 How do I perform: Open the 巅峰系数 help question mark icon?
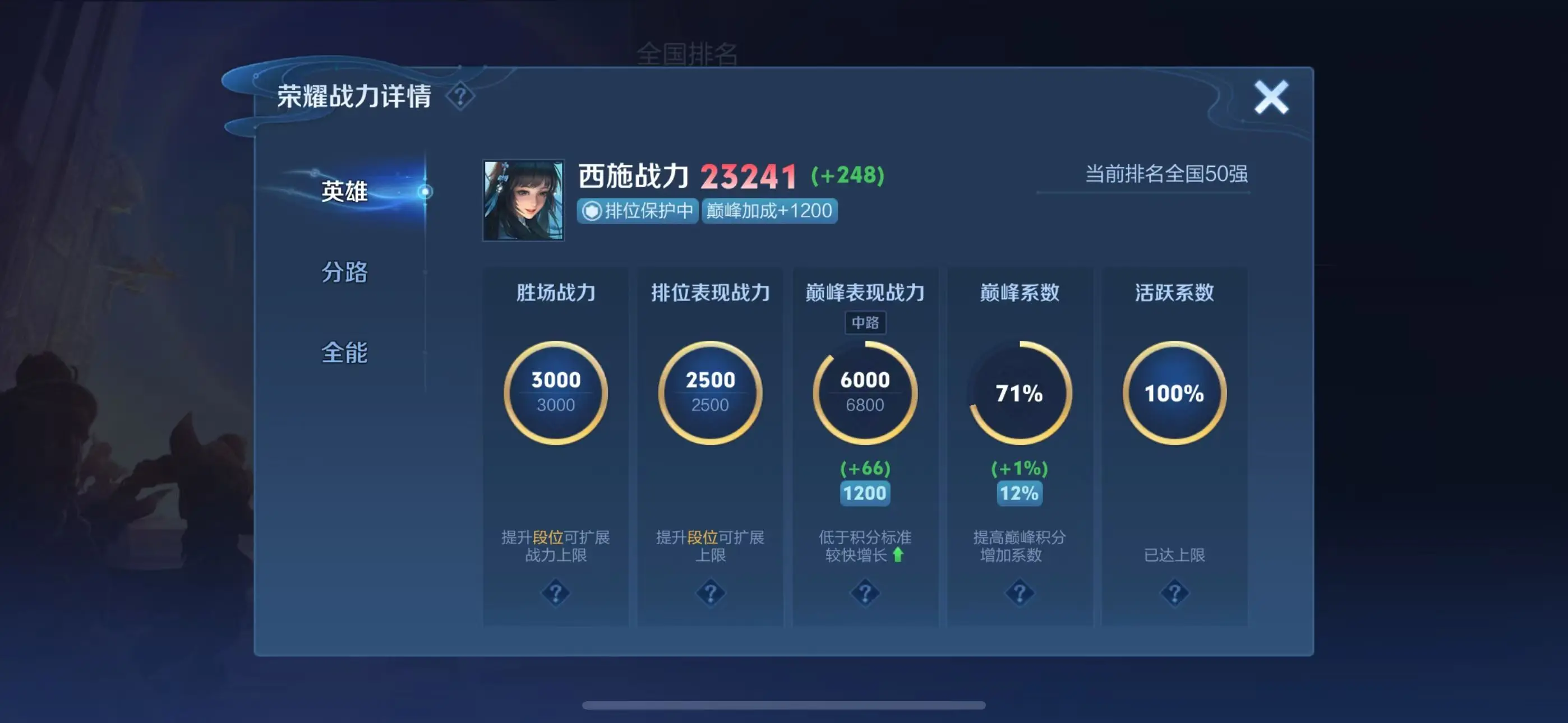point(1020,593)
